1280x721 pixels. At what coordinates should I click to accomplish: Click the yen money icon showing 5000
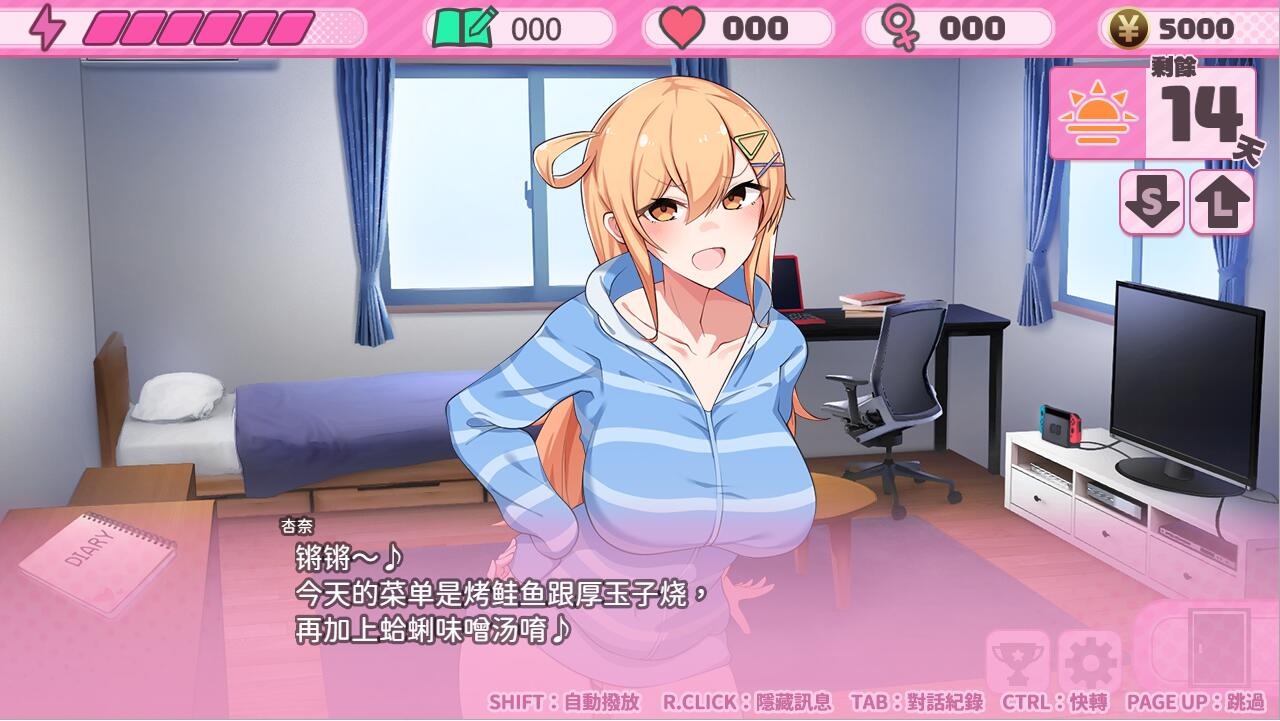1128,28
